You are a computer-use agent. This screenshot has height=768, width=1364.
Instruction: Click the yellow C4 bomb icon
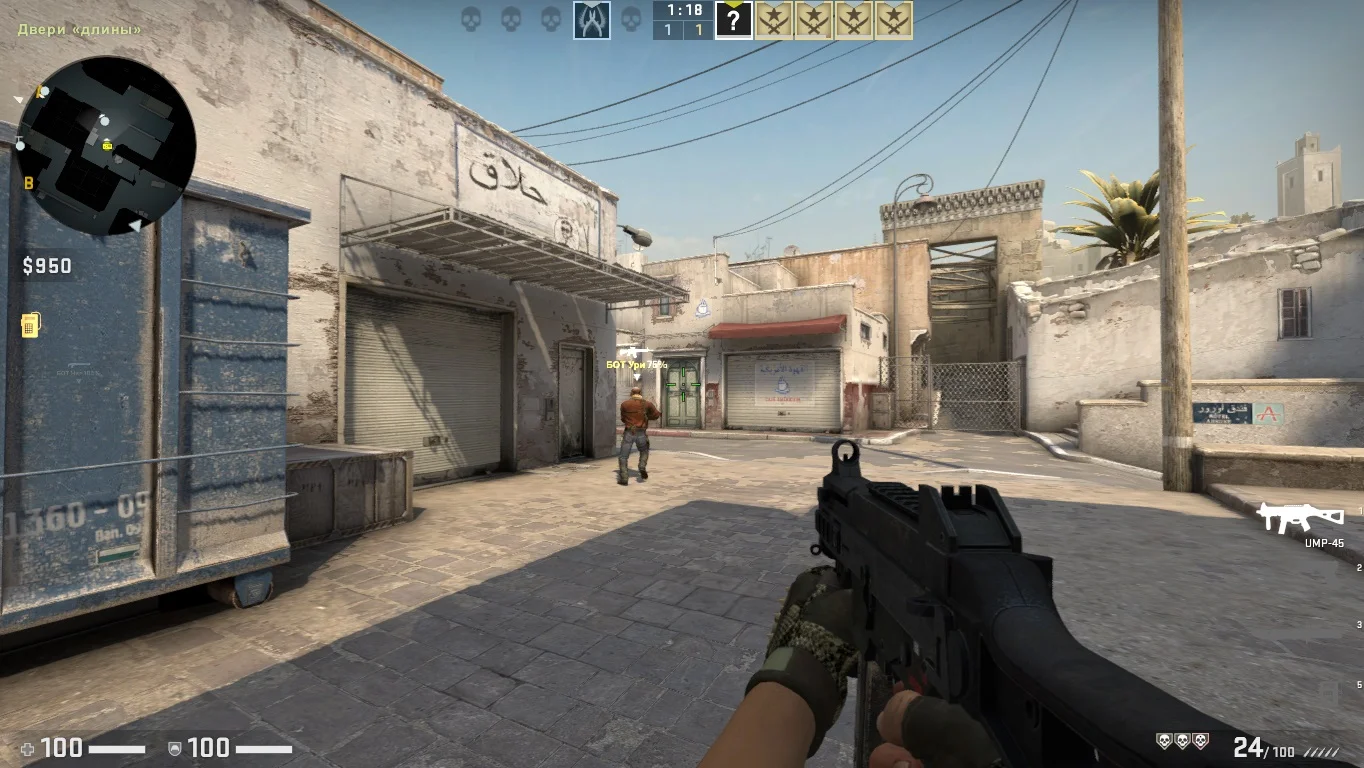pyautogui.click(x=31, y=325)
